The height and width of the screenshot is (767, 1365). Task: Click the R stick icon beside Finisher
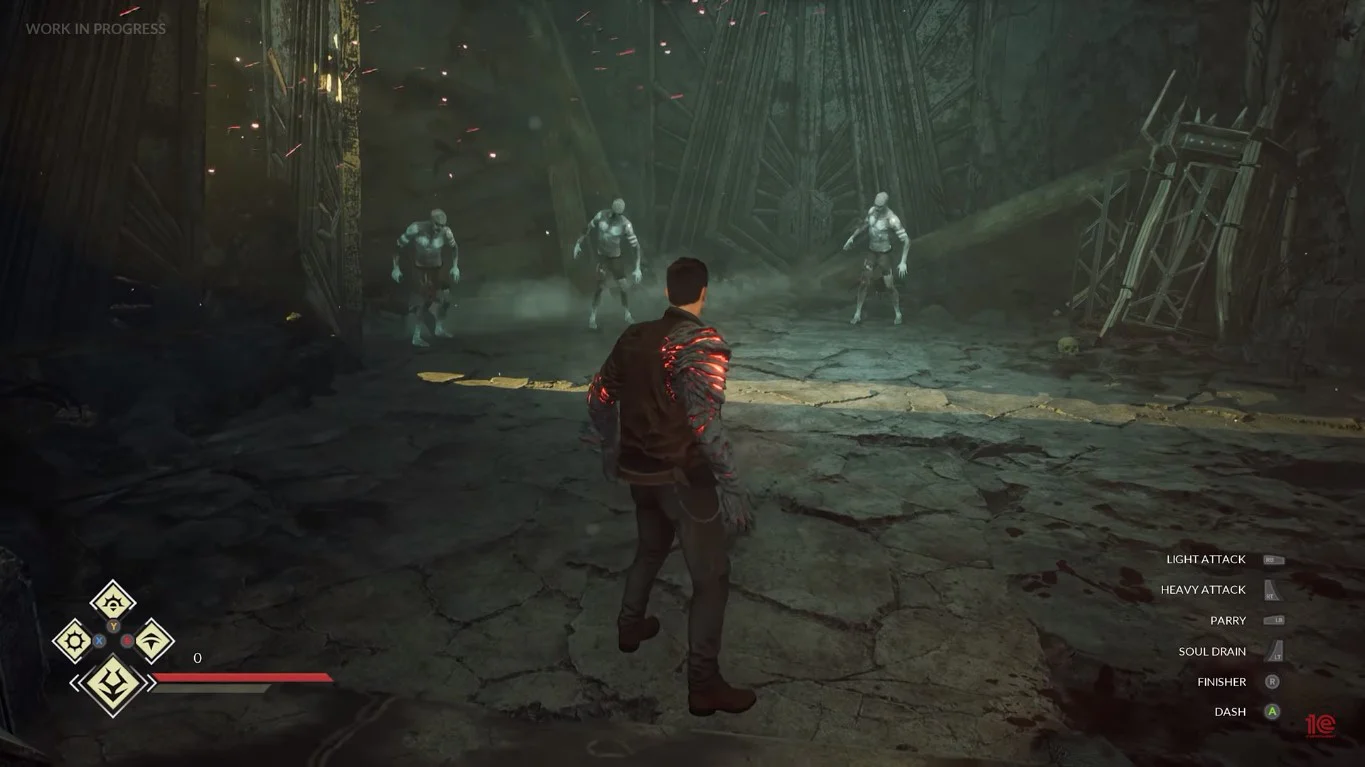coord(1272,682)
